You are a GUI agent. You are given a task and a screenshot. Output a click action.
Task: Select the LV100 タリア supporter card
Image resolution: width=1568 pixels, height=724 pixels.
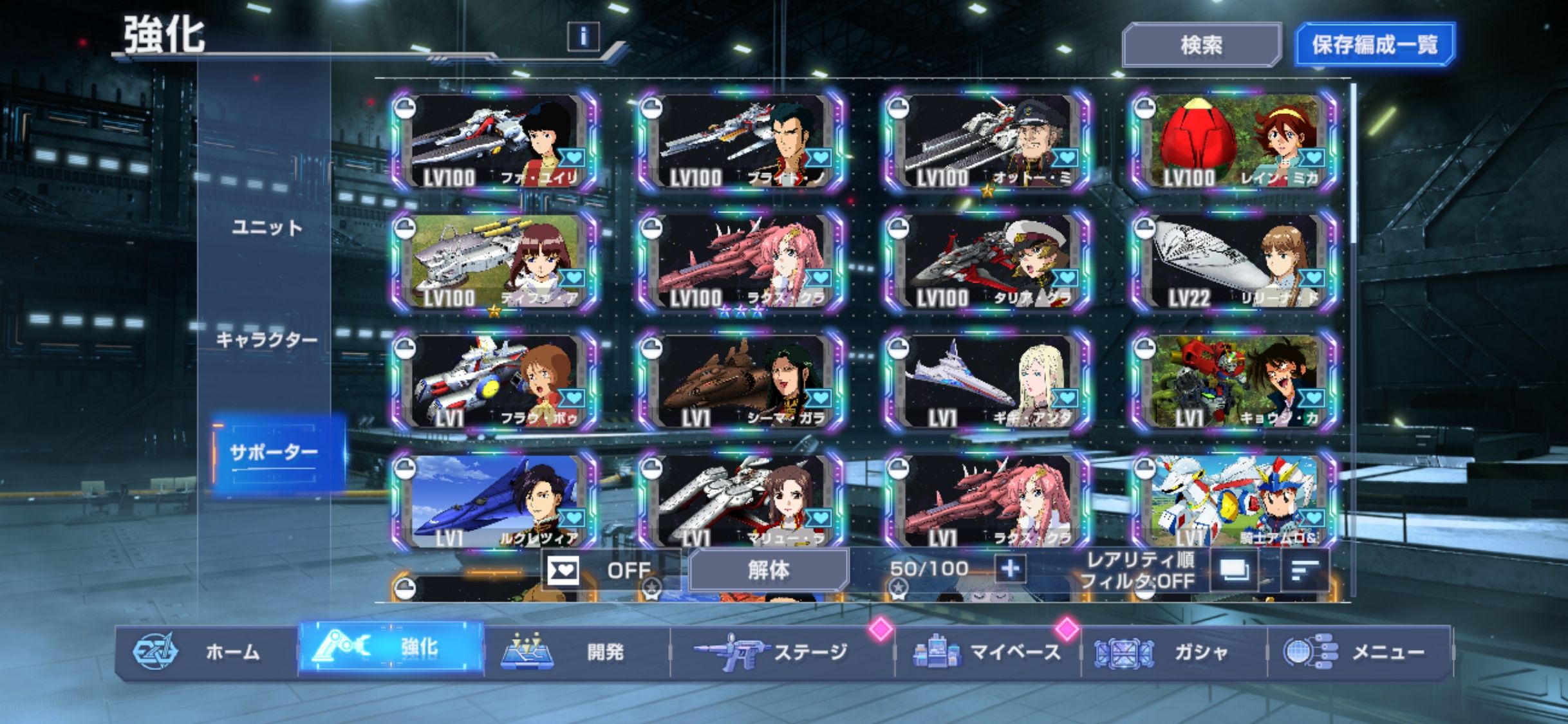pyautogui.click(x=987, y=262)
